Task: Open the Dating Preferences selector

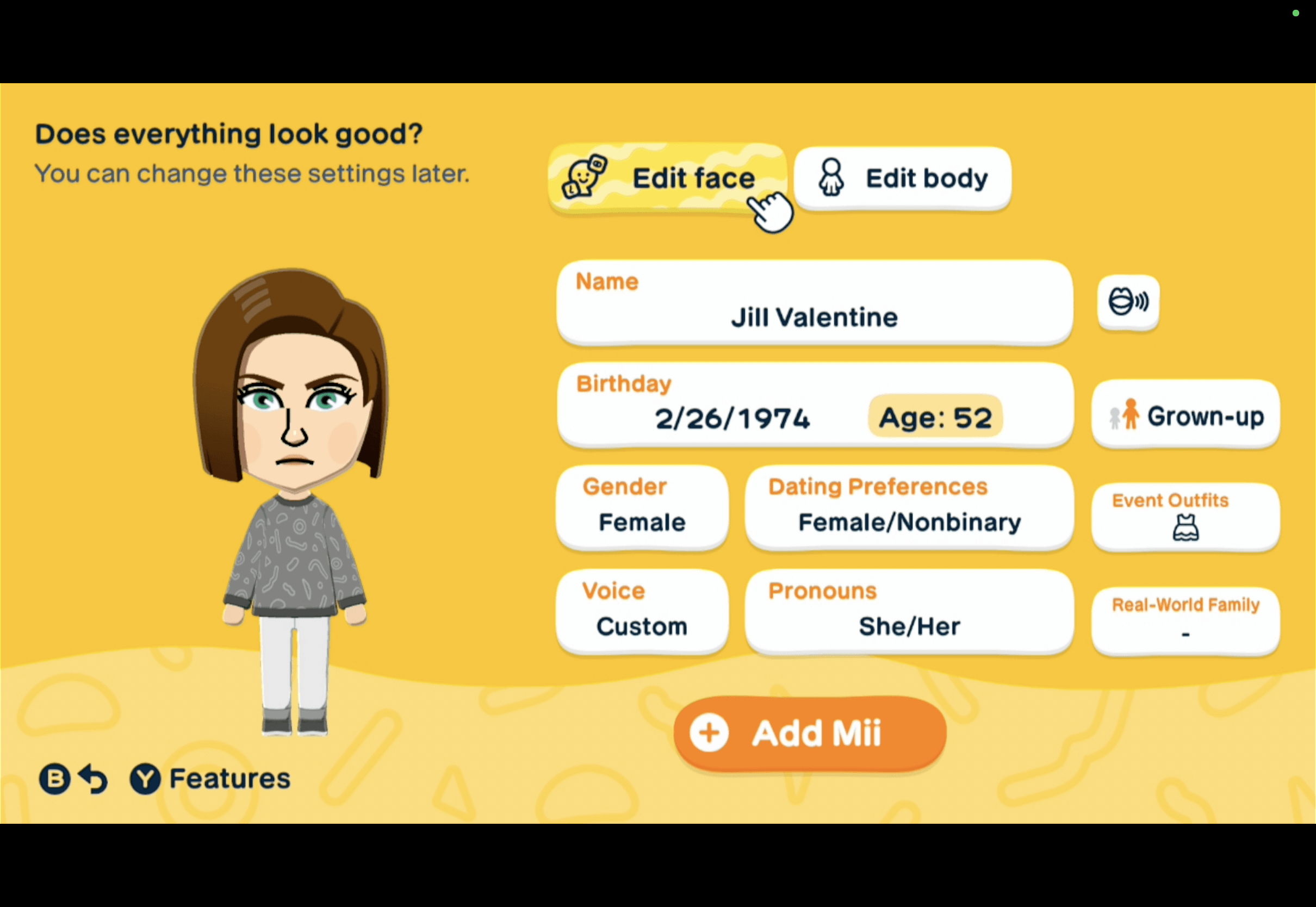Action: [909, 507]
